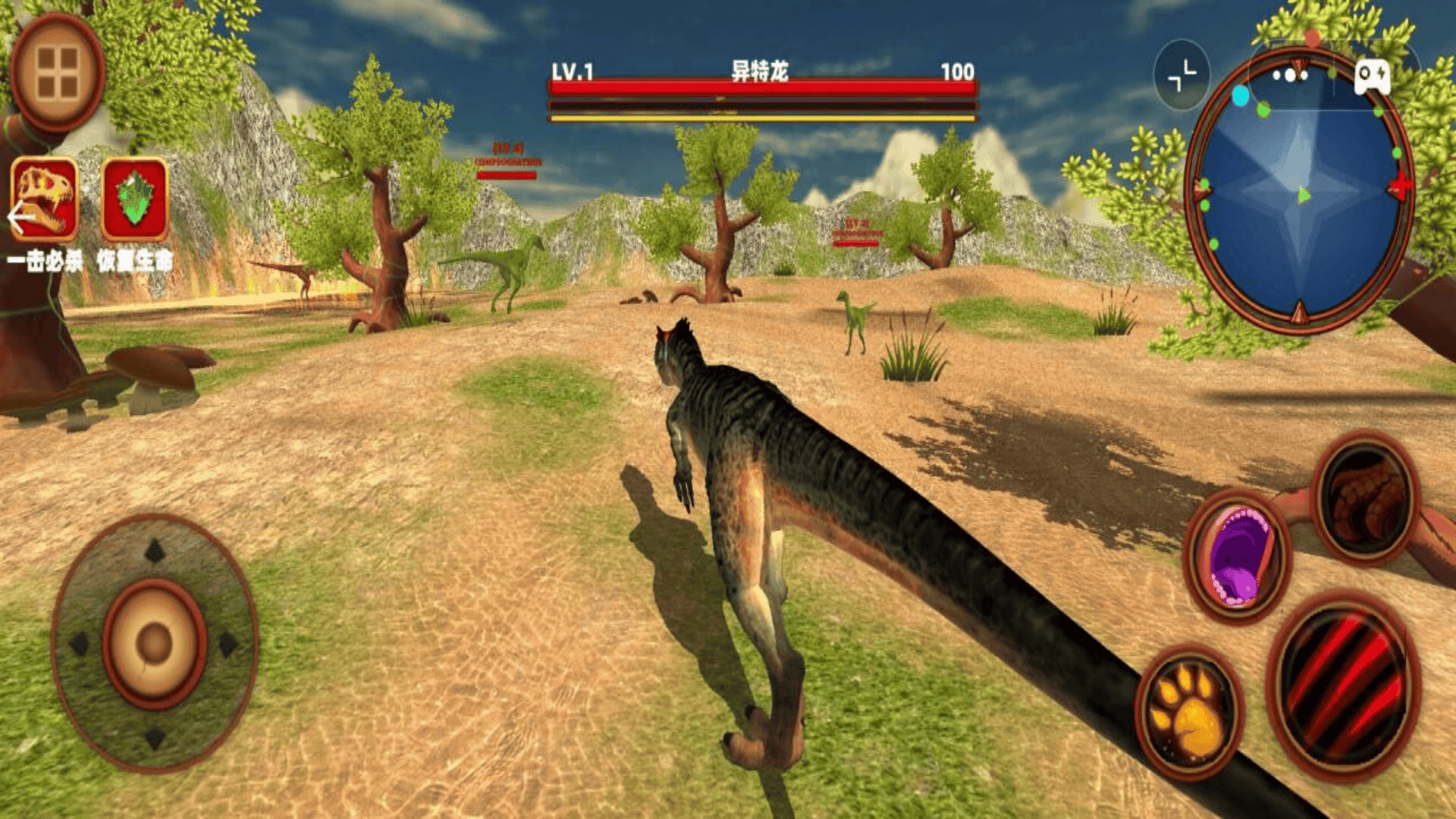Viewport: 1456px width, 819px height.
Task: Activate the dinosaur tail swipe ability
Action: pos(1366,497)
